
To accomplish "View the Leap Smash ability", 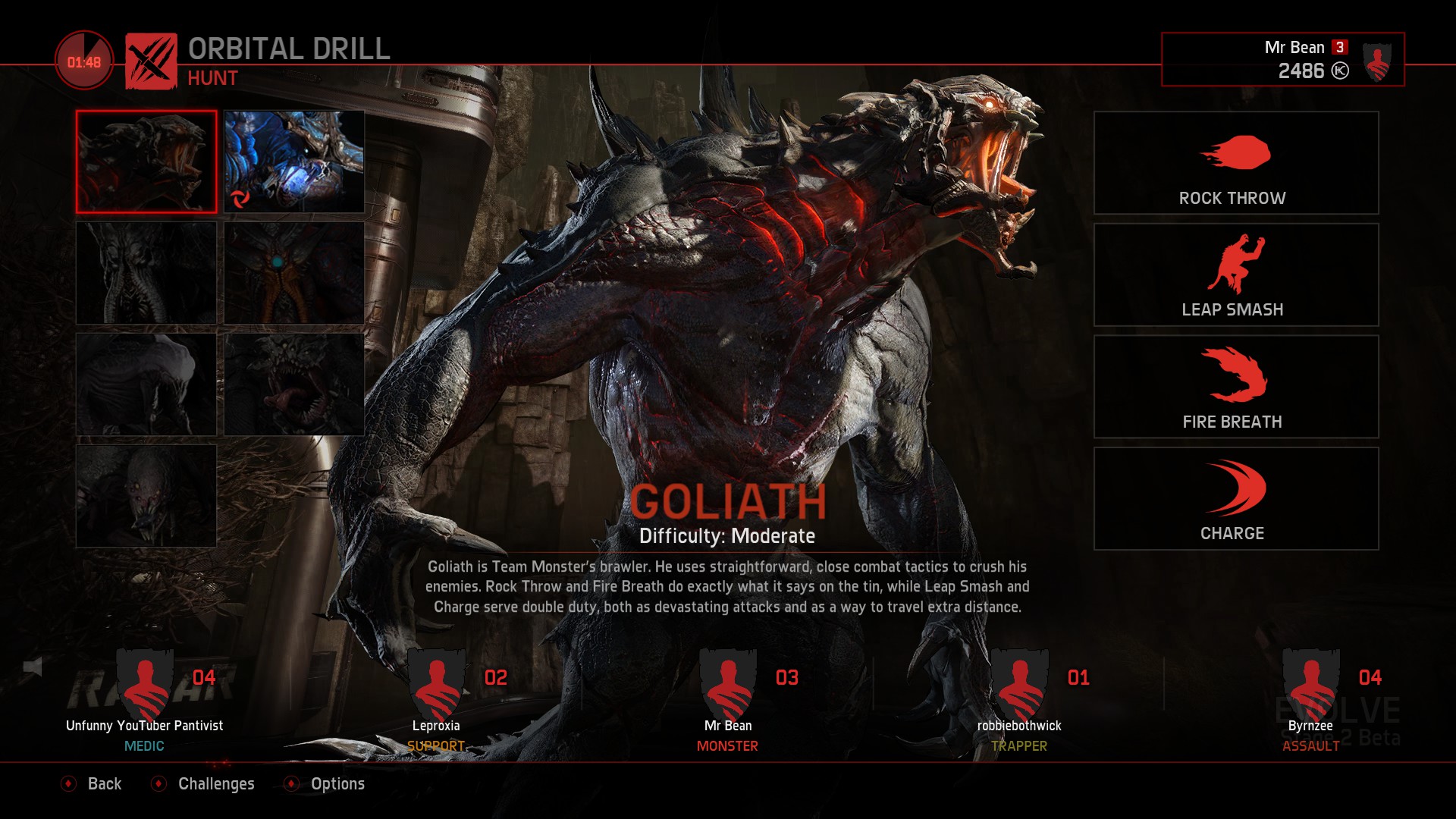I will click(x=1235, y=275).
